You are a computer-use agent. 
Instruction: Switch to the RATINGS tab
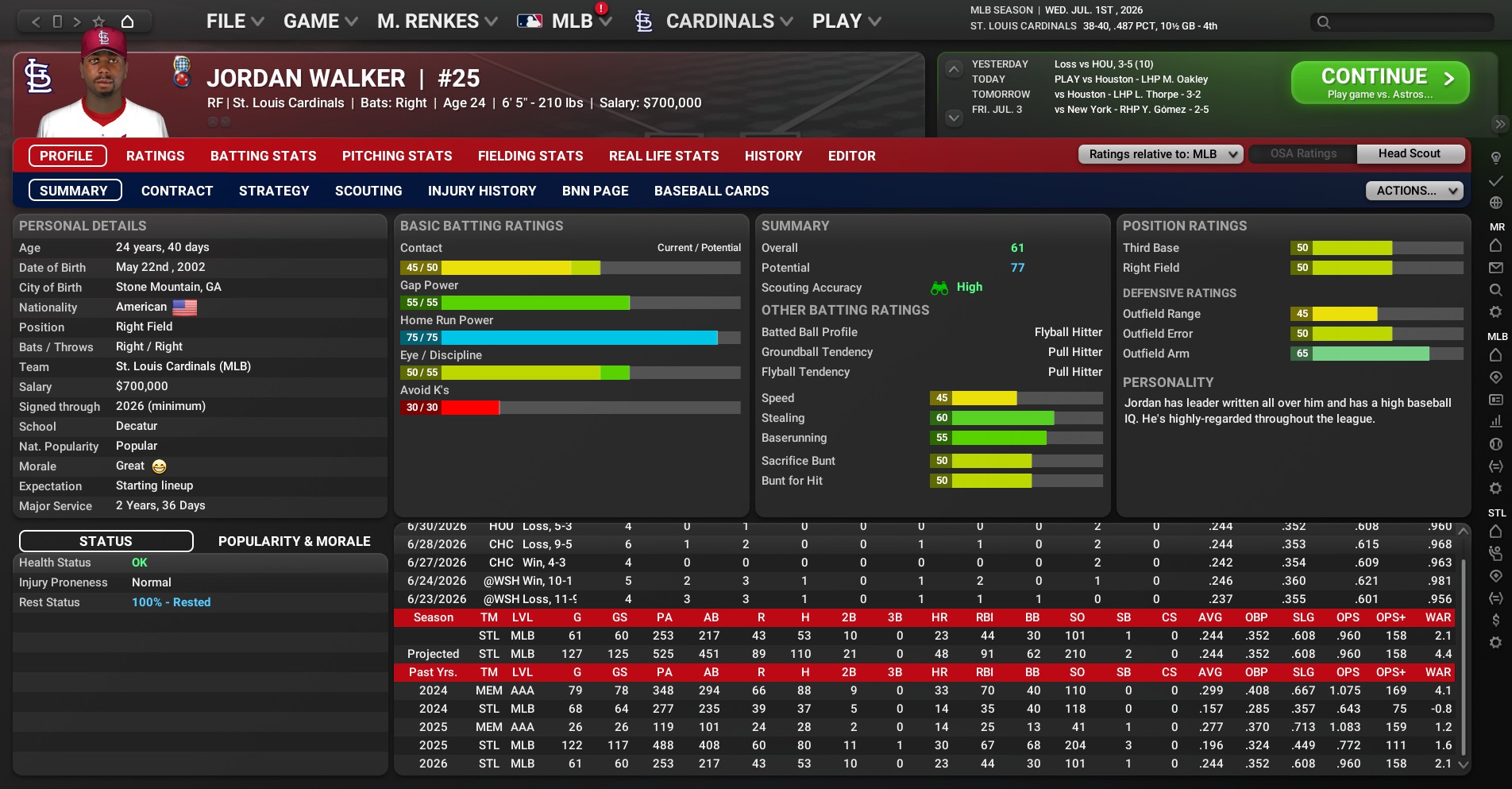155,156
